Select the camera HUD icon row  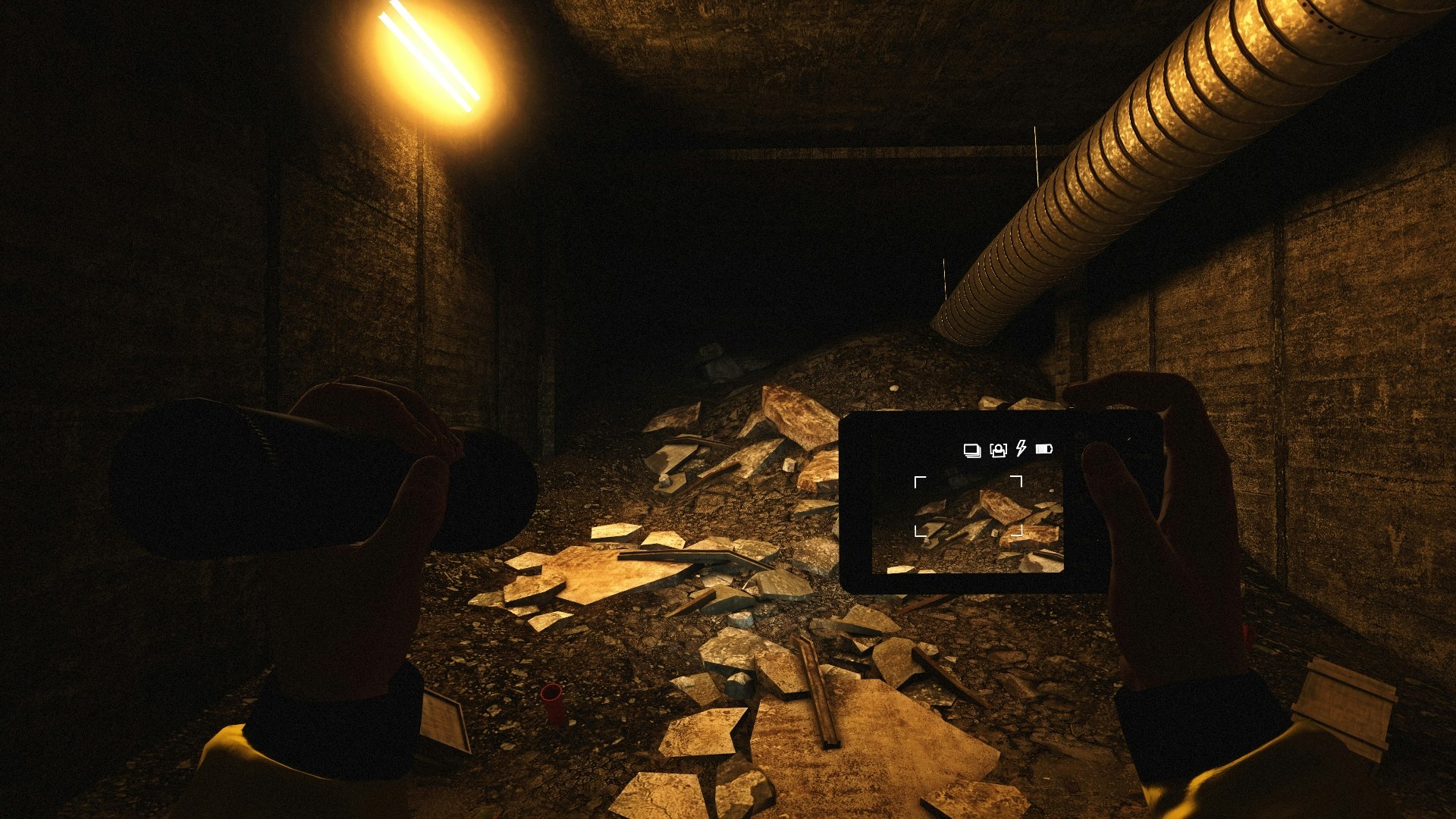point(1009,449)
